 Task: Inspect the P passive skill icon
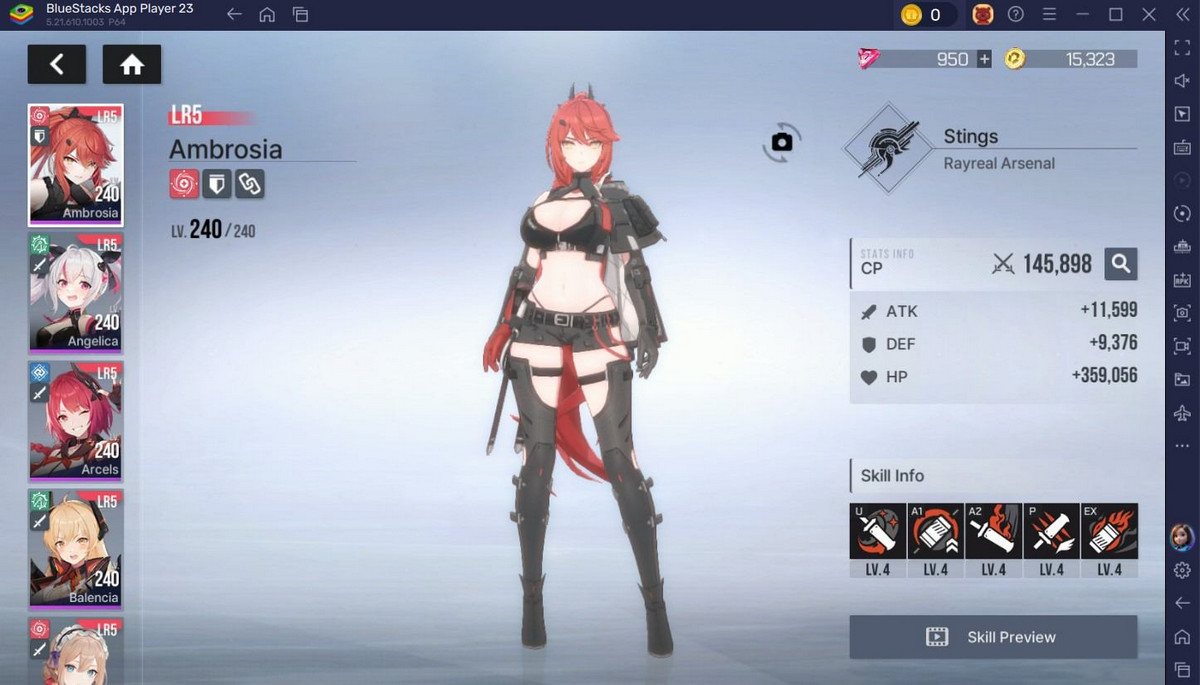[x=1051, y=531]
